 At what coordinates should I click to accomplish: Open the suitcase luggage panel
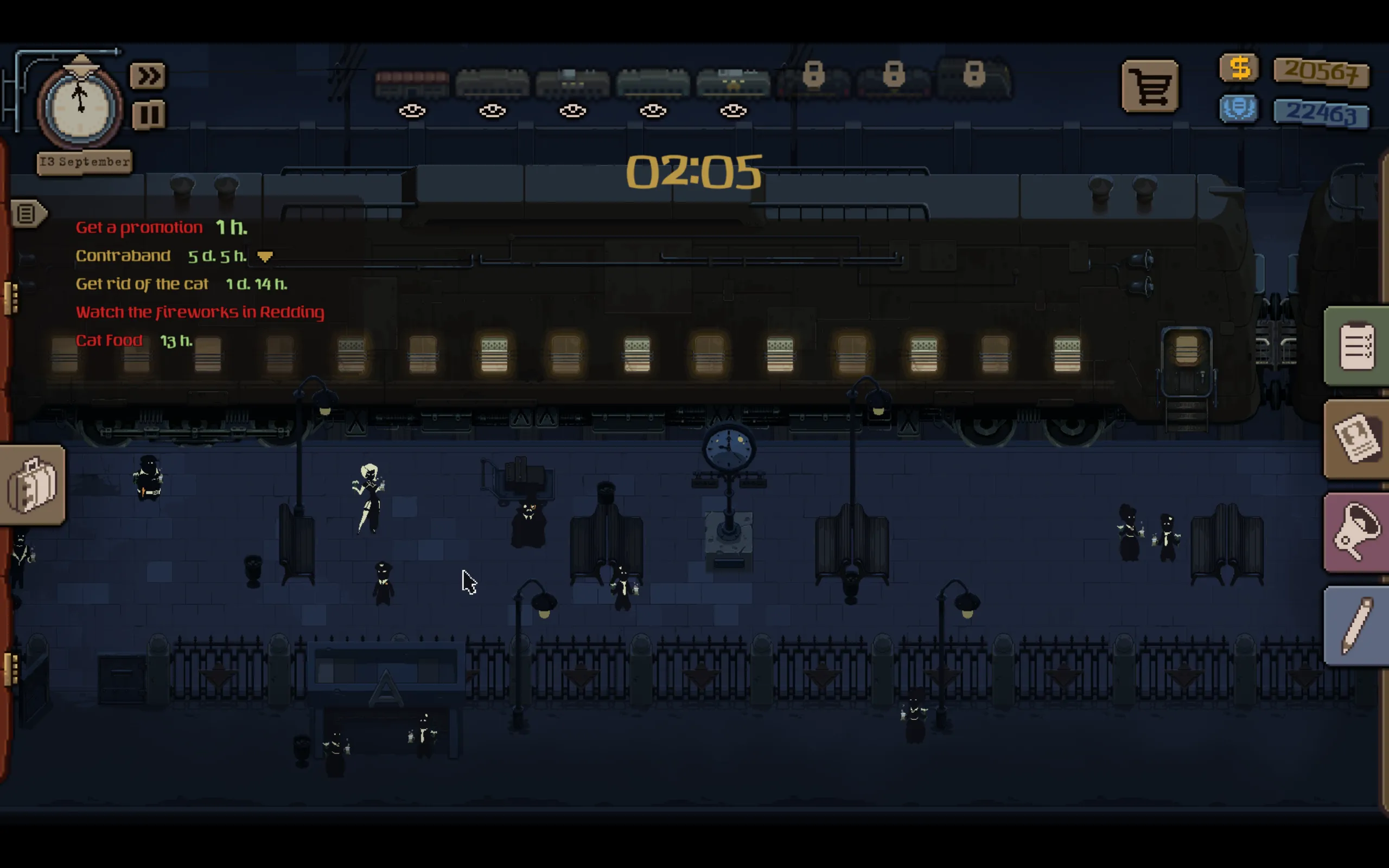(x=32, y=486)
